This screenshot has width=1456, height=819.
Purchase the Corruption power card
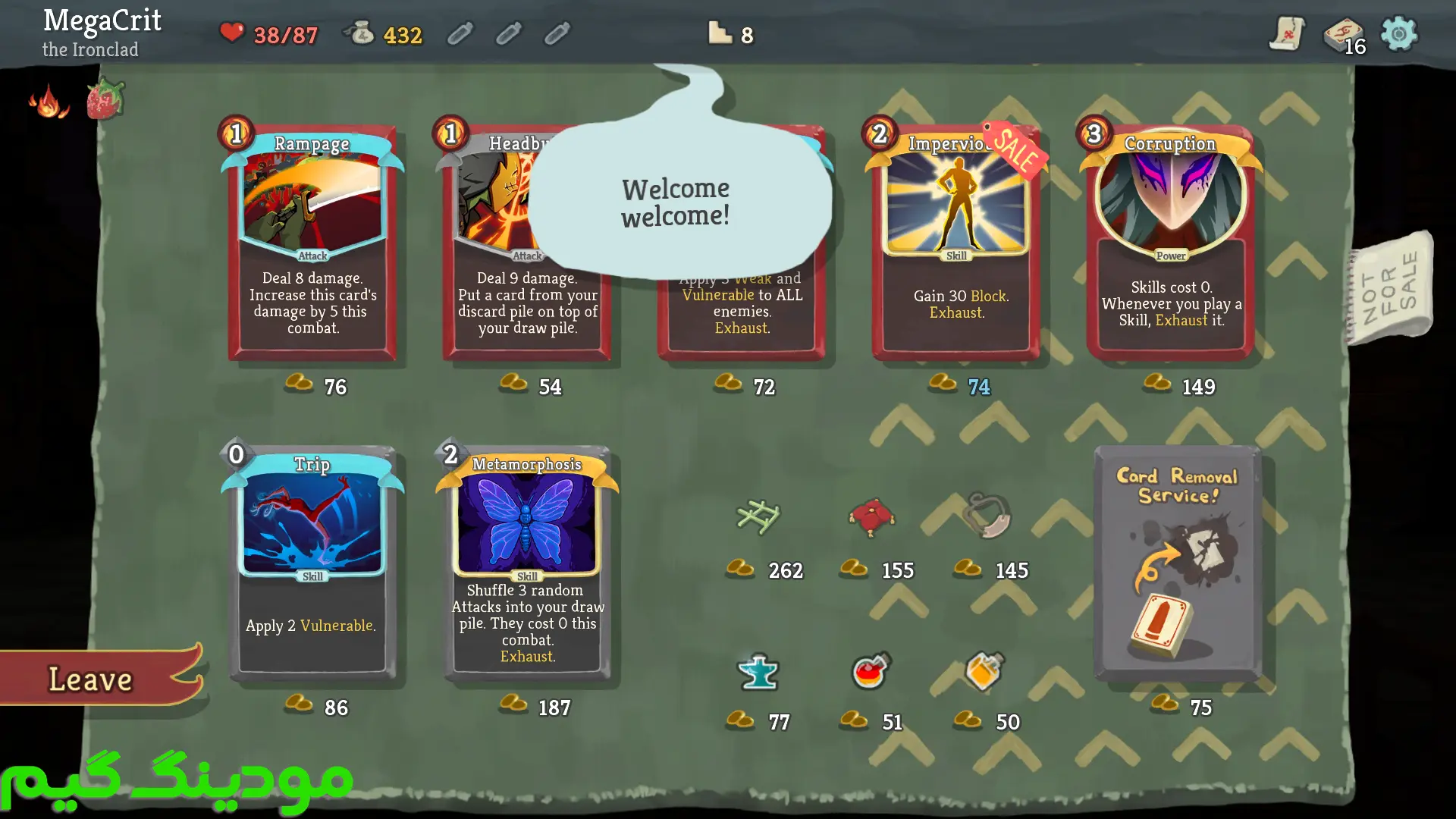coord(1171,243)
